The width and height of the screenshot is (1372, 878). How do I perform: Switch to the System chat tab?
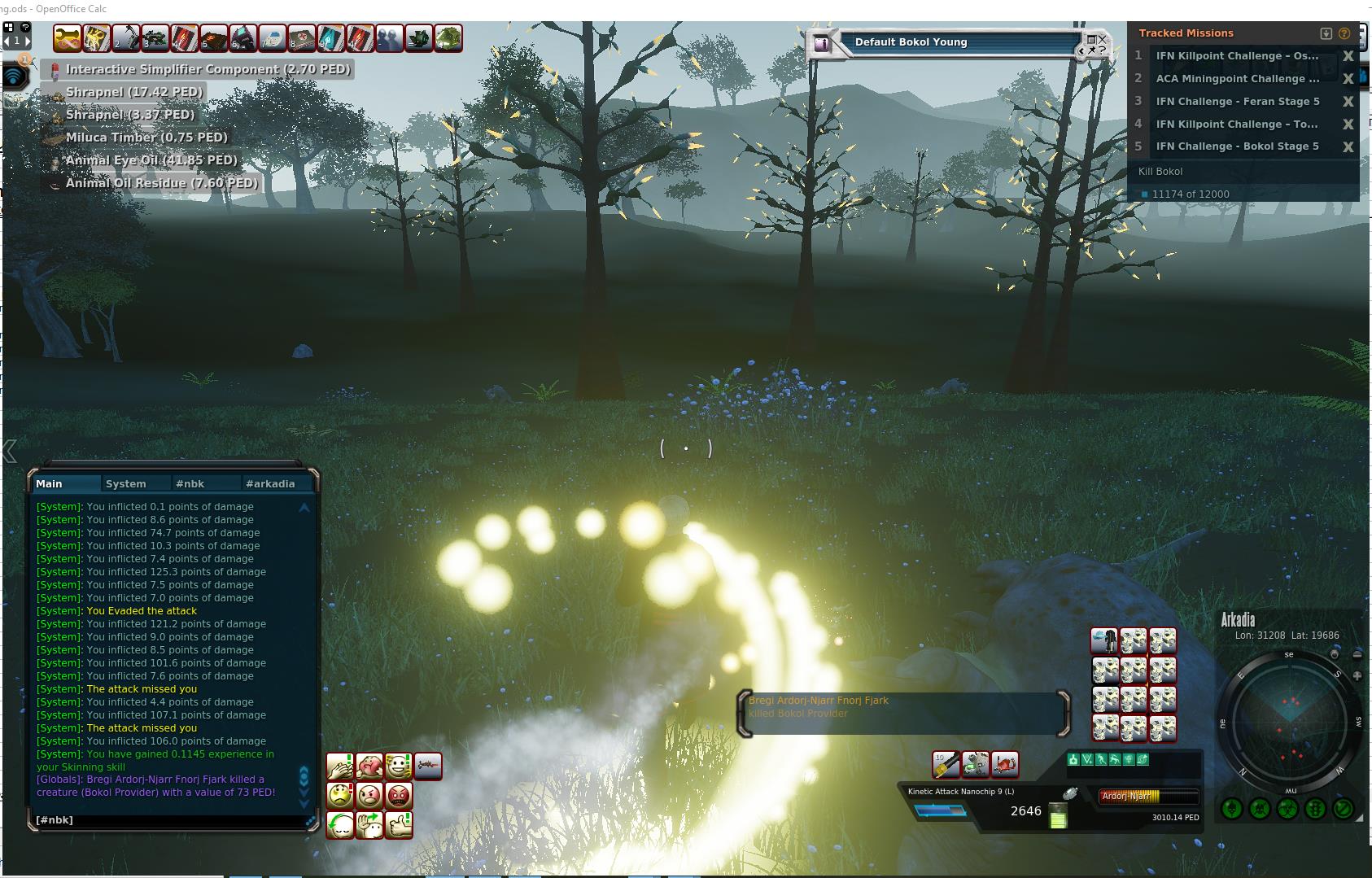point(126,483)
